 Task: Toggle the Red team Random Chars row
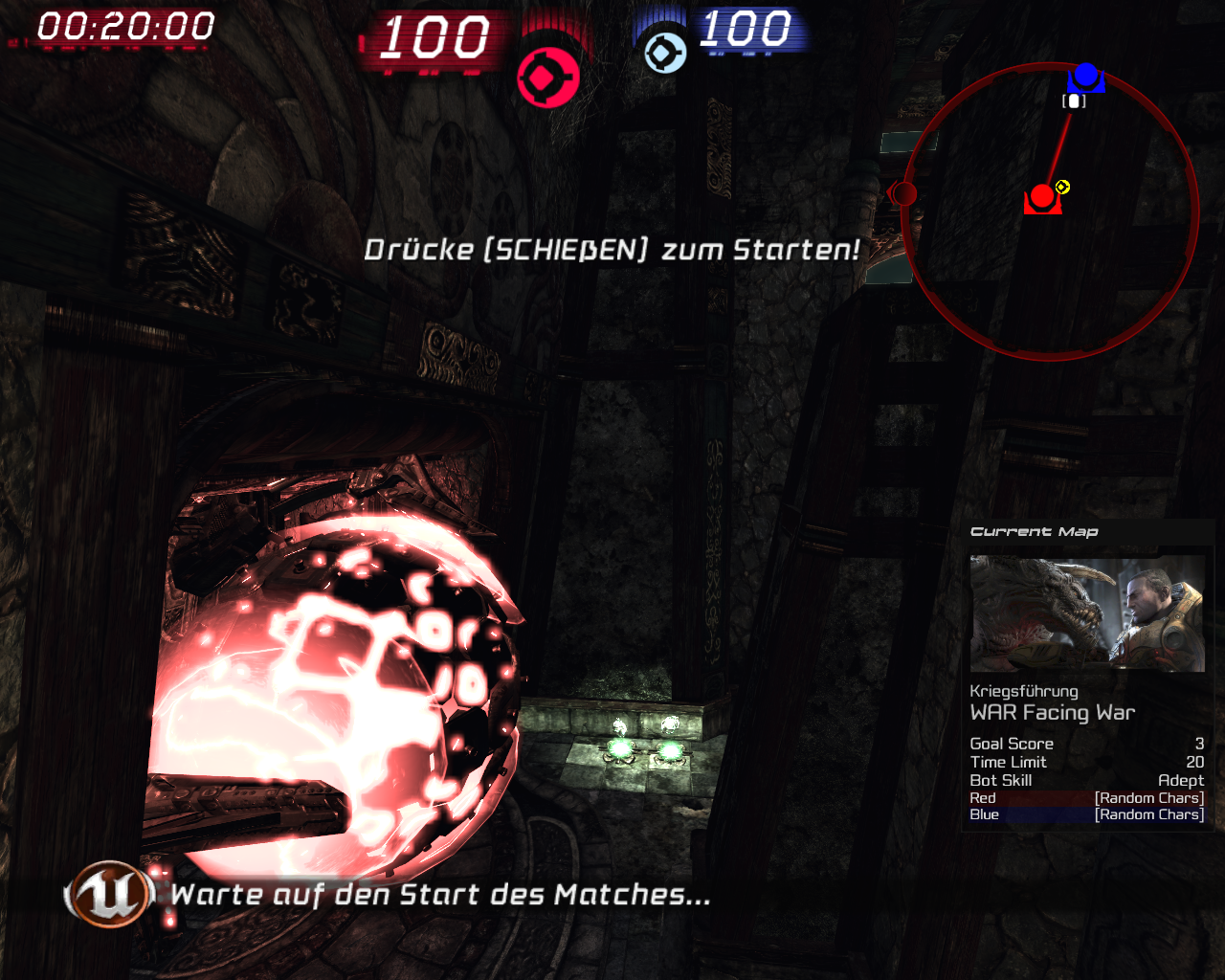1087,797
